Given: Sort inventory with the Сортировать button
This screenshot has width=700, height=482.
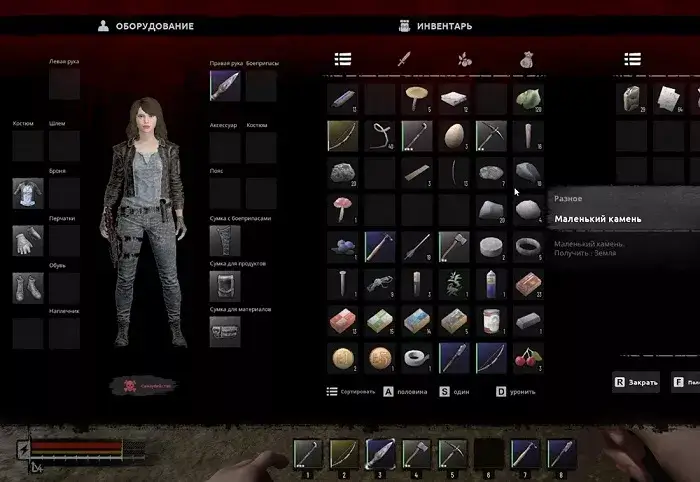Looking at the screenshot, I should [350, 392].
